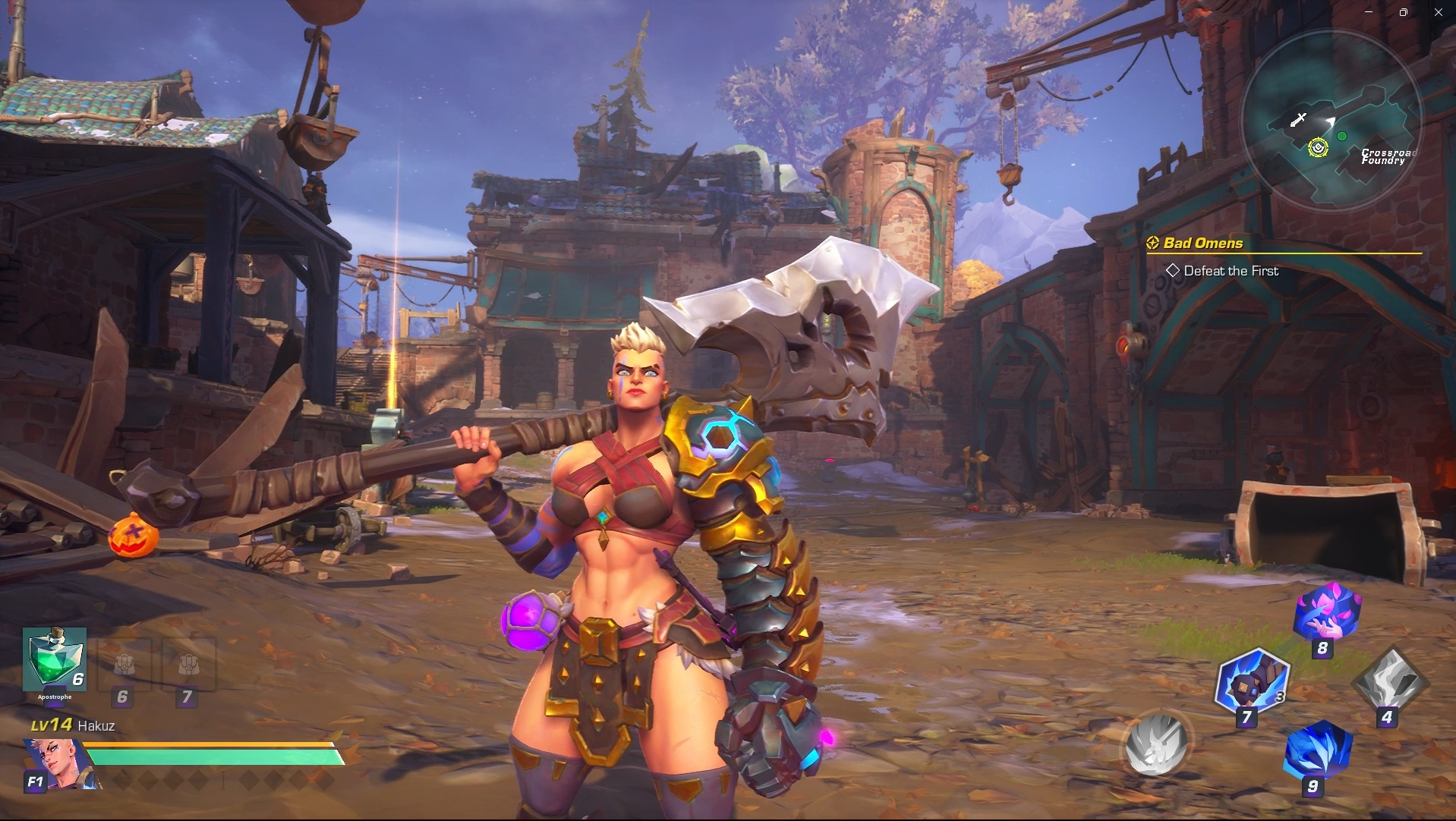
Task: Activate the round grey burst ability
Action: click(1156, 744)
